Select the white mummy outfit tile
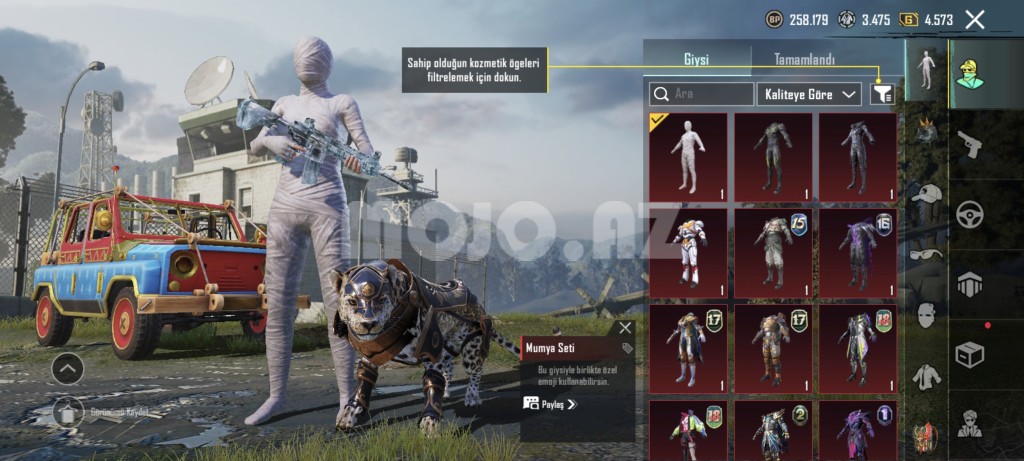The width and height of the screenshot is (1024, 461). point(688,156)
